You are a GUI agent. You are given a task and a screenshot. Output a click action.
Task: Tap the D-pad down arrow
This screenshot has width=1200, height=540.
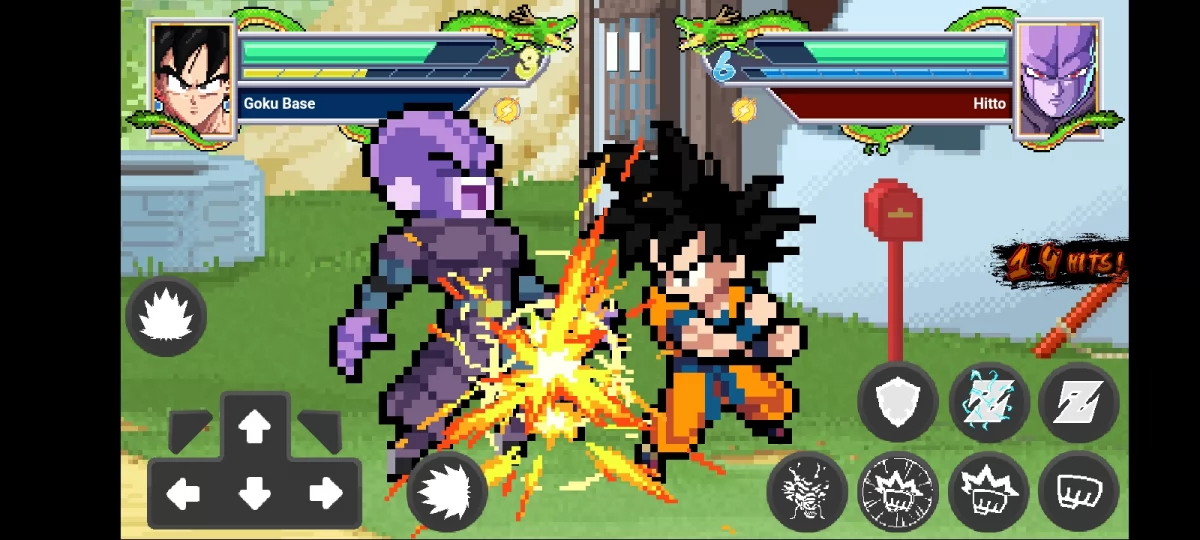(255, 493)
